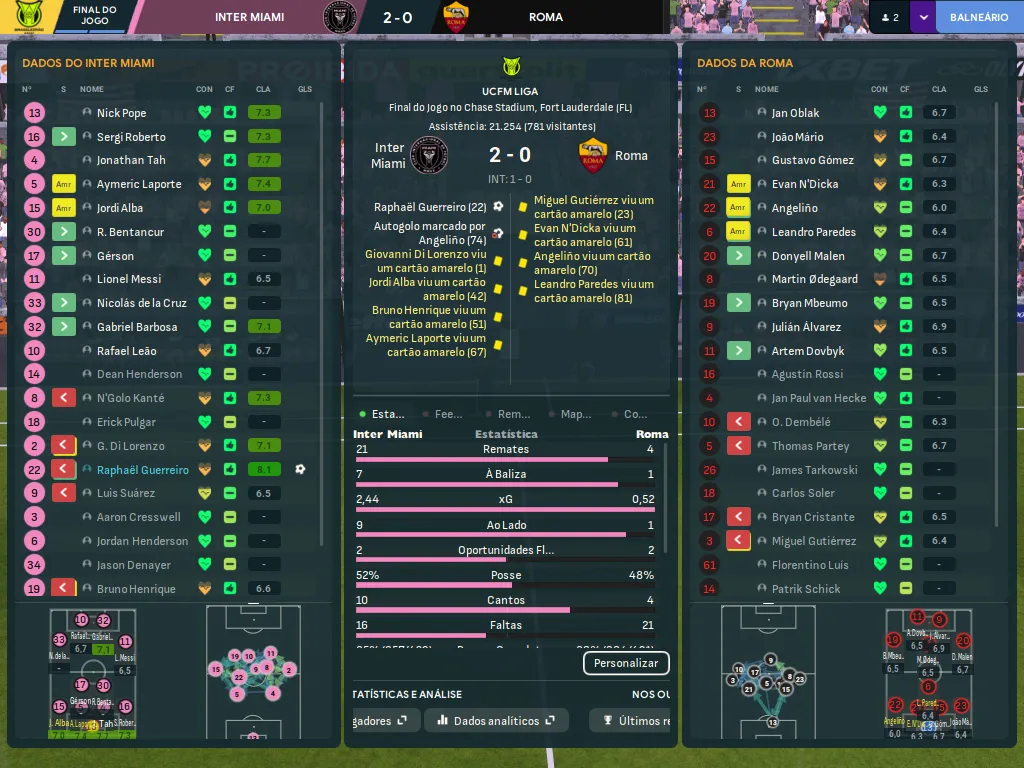The width and height of the screenshot is (1024, 768).
Task: Open the Últimos resultados button
Action: pyautogui.click(x=634, y=721)
